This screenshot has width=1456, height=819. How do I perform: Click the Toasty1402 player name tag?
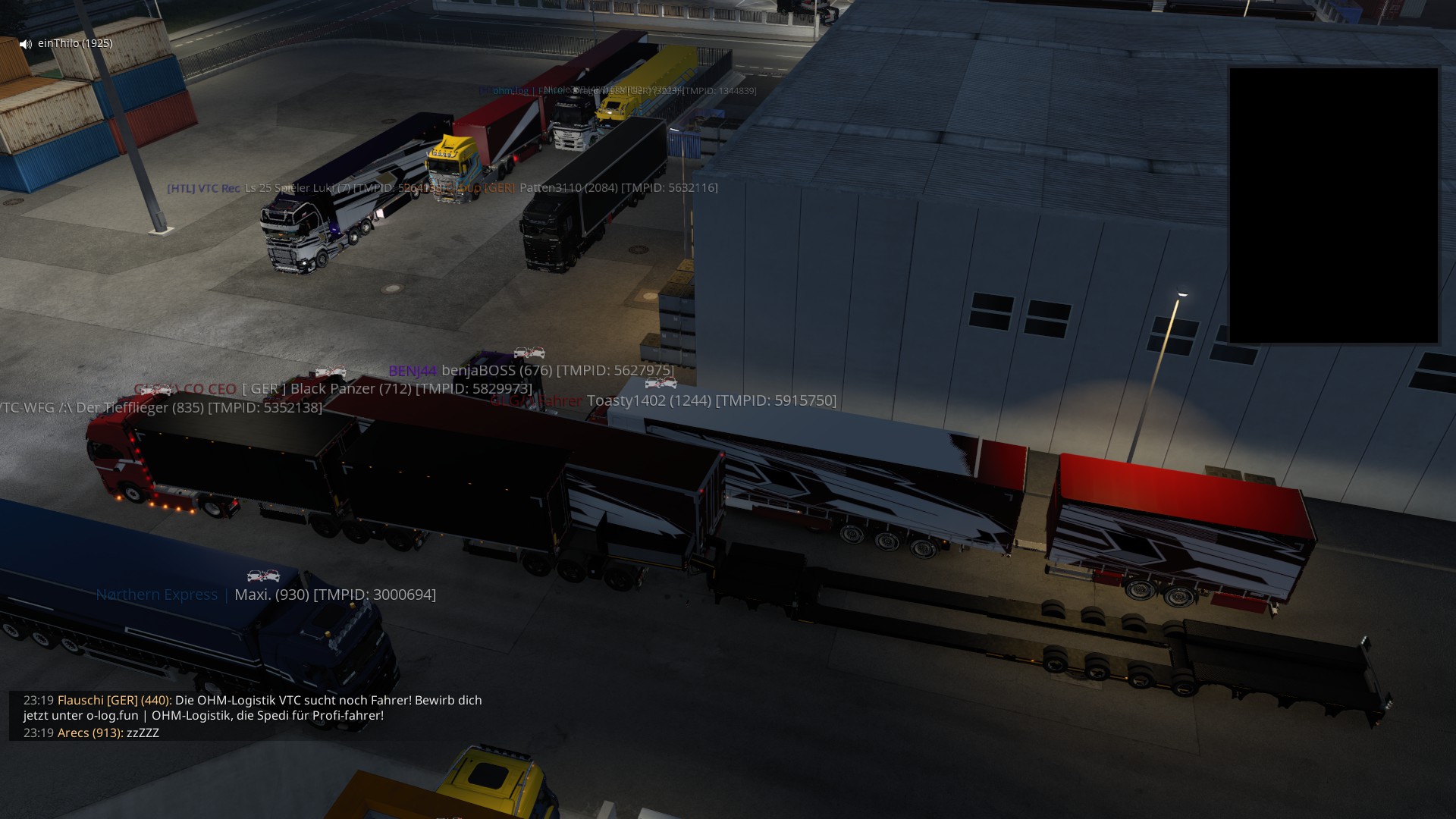(711, 400)
